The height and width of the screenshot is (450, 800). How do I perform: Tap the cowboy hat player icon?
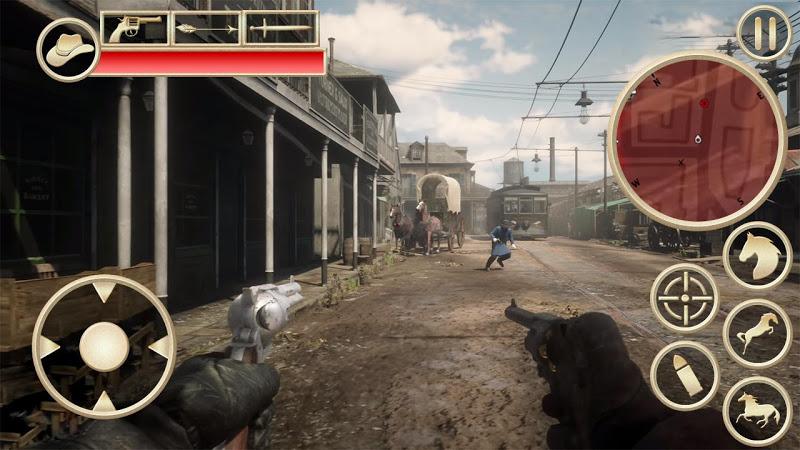[x=66, y=48]
